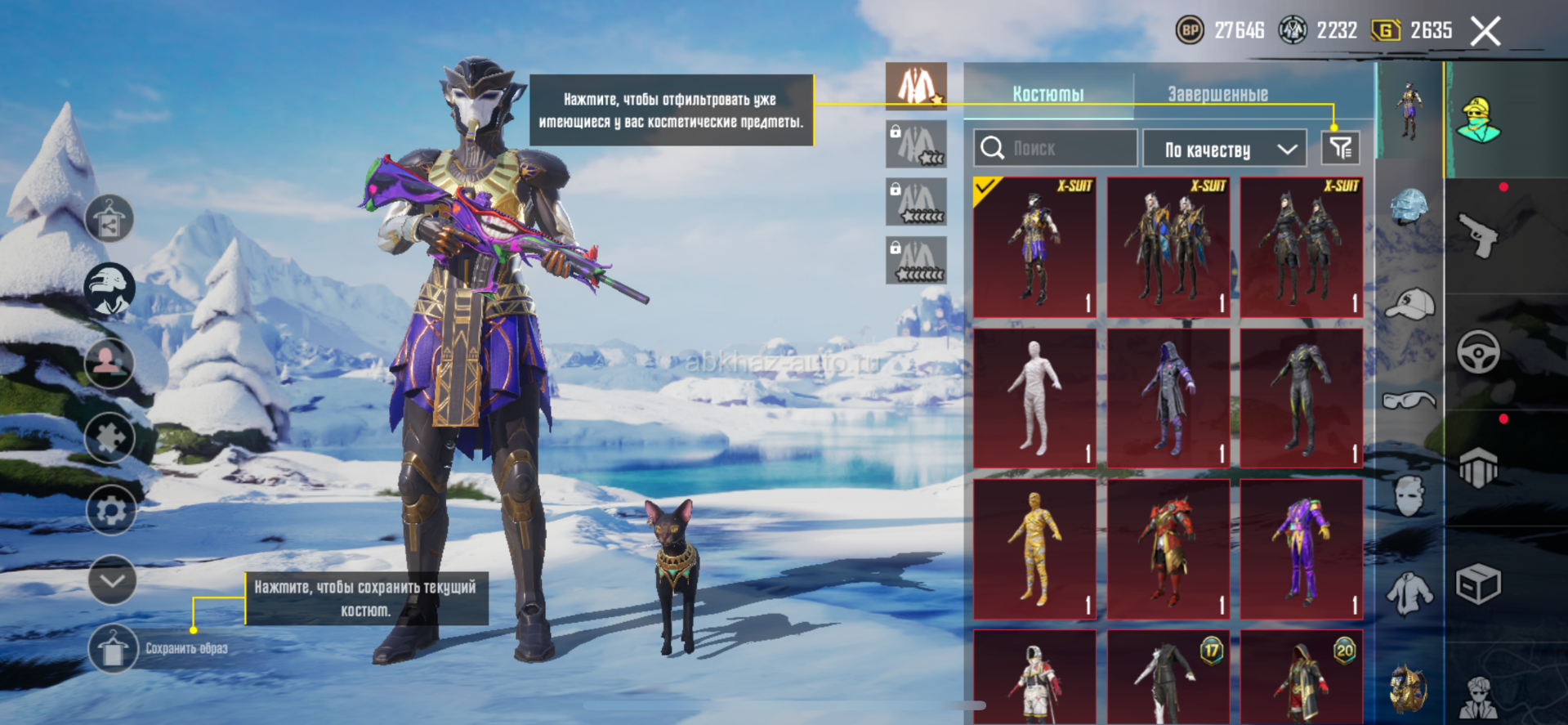Select the cap headwear category

pos(1410,304)
